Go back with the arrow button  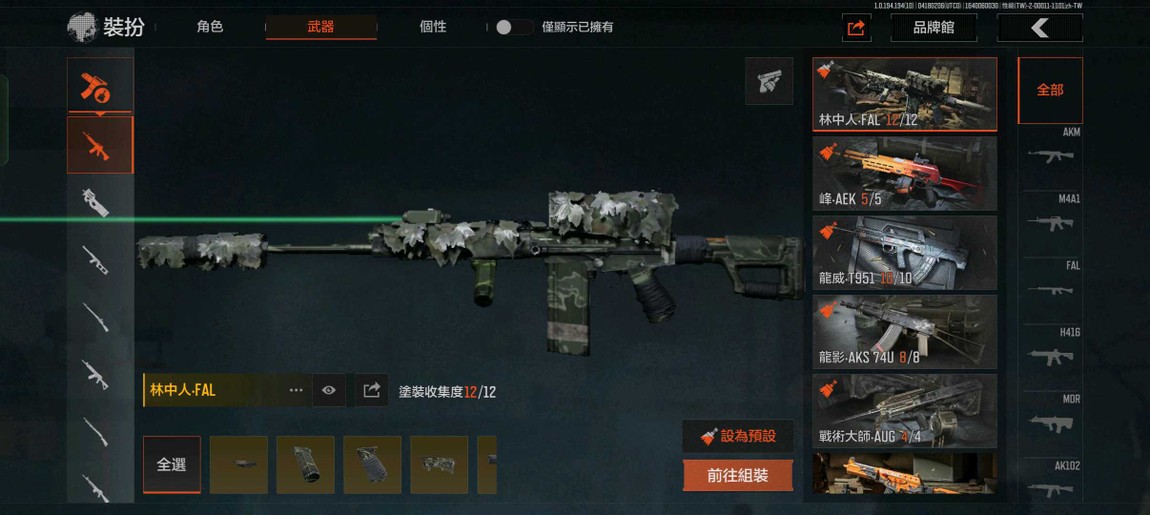coord(1039,28)
